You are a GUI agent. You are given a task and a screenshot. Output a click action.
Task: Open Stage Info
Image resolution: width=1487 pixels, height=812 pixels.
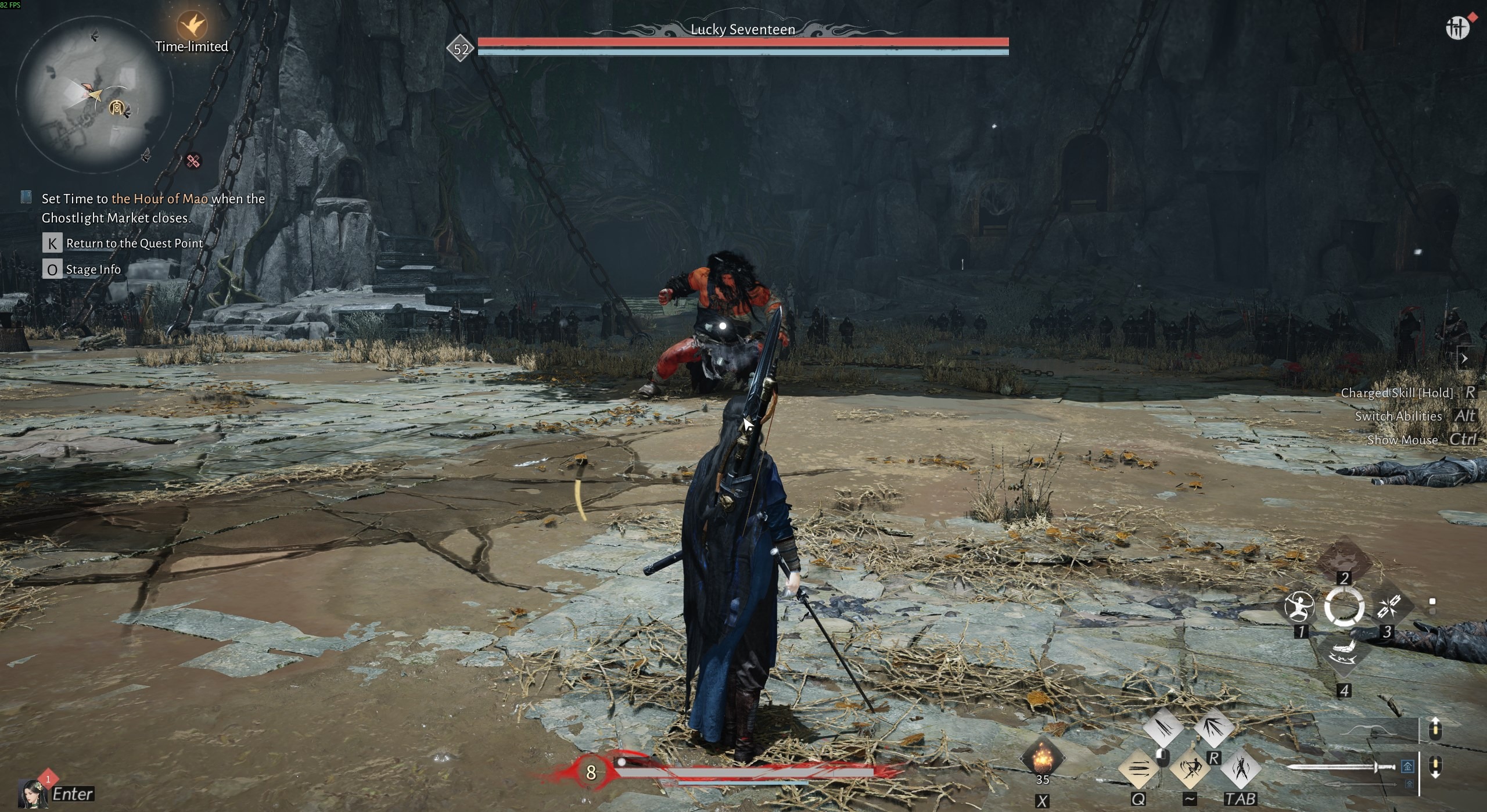point(93,270)
